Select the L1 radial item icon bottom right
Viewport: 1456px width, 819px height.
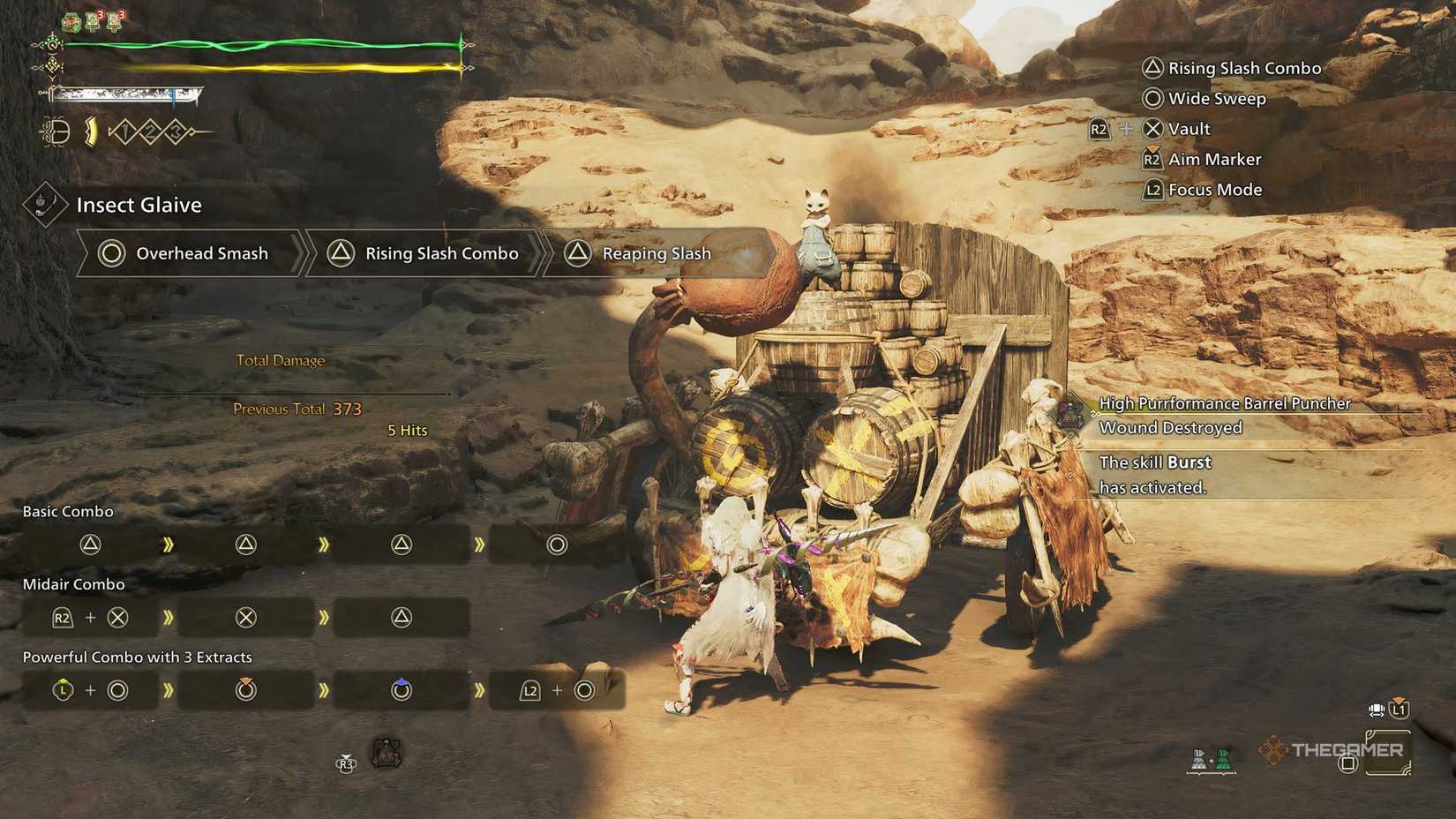pos(1399,708)
